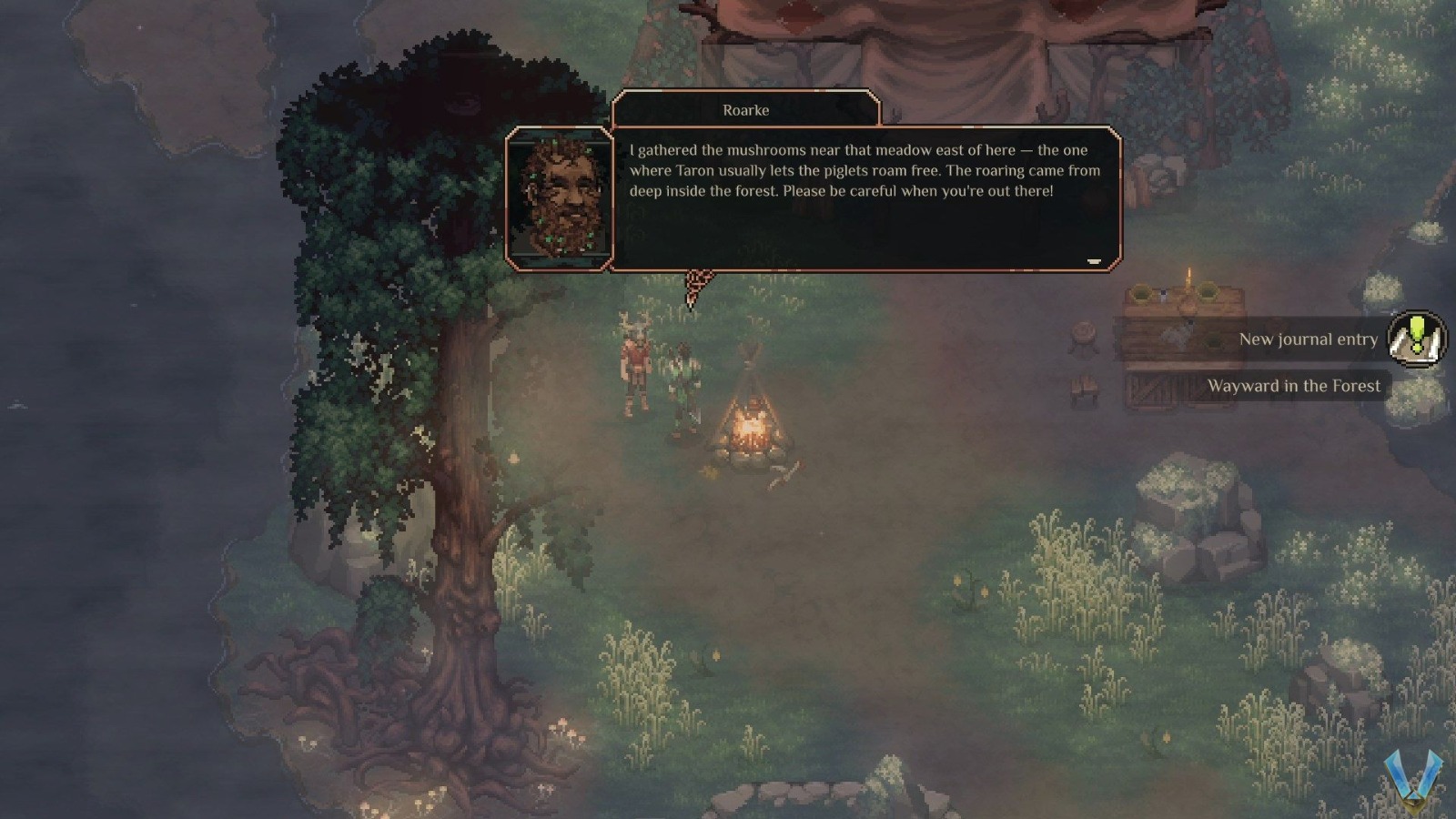Screen dimensions: 1456x819
Task: Click the small wooden stool by the table
Action: coord(1085,387)
